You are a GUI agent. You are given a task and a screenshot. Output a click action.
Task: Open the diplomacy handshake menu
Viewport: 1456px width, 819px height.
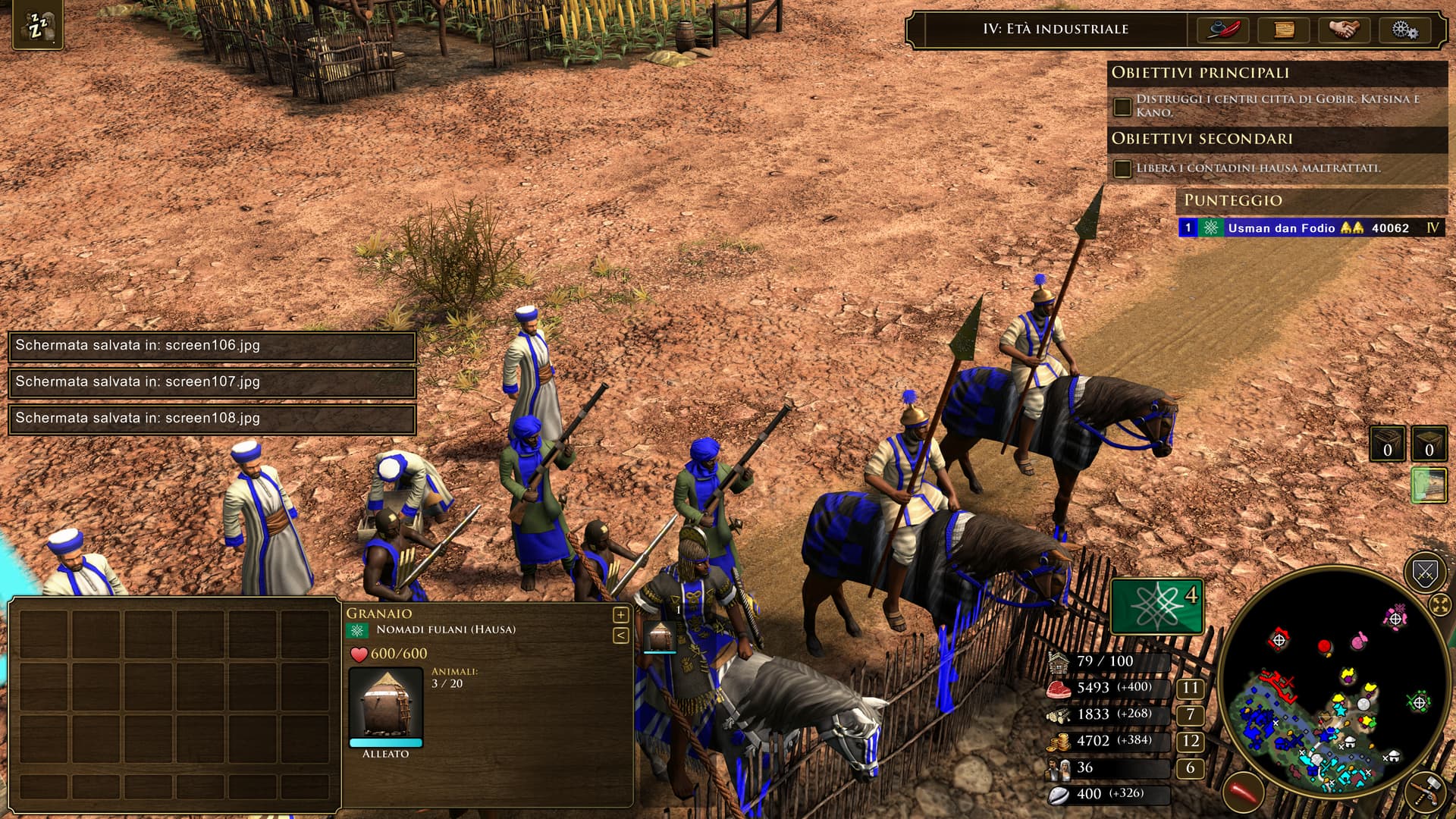pyautogui.click(x=1344, y=30)
